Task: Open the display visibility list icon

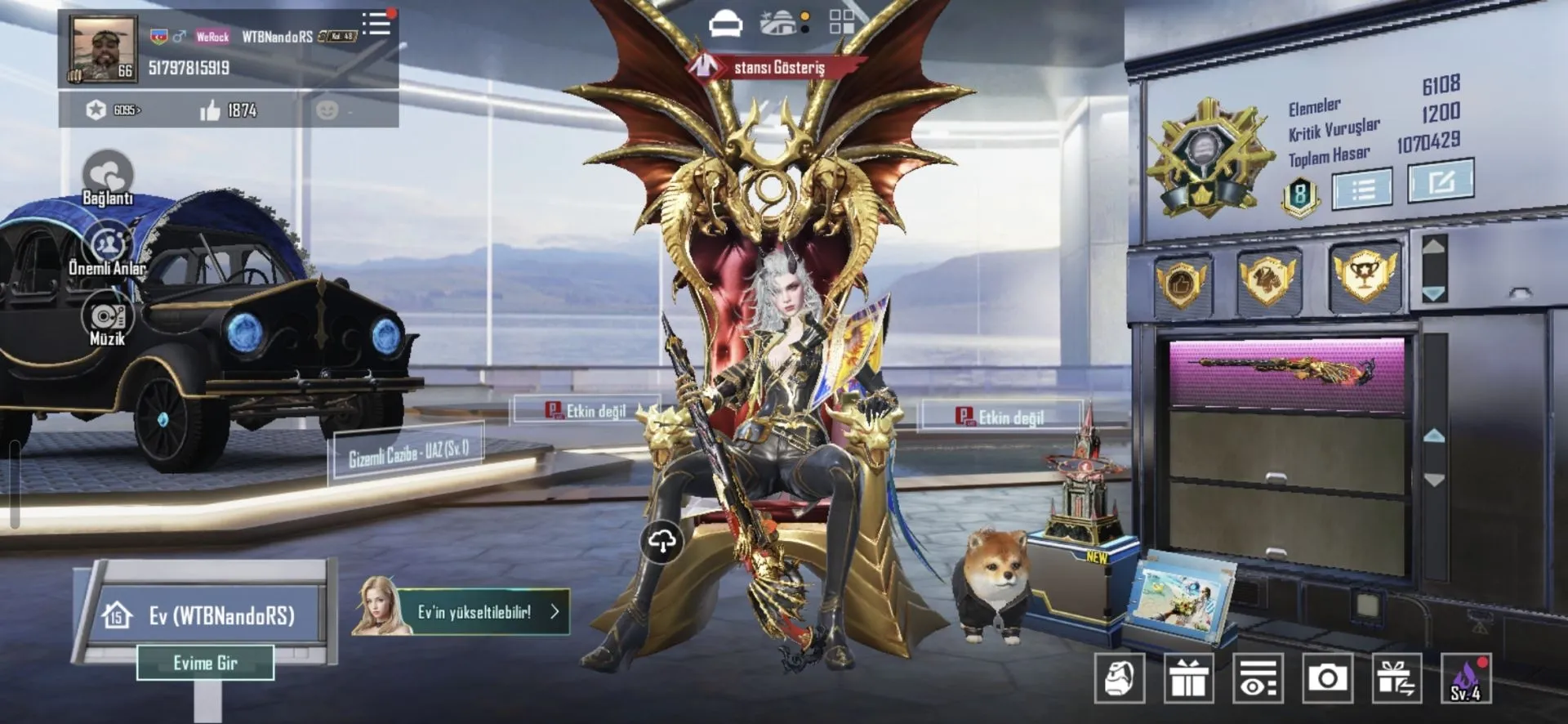Action: point(1258,678)
